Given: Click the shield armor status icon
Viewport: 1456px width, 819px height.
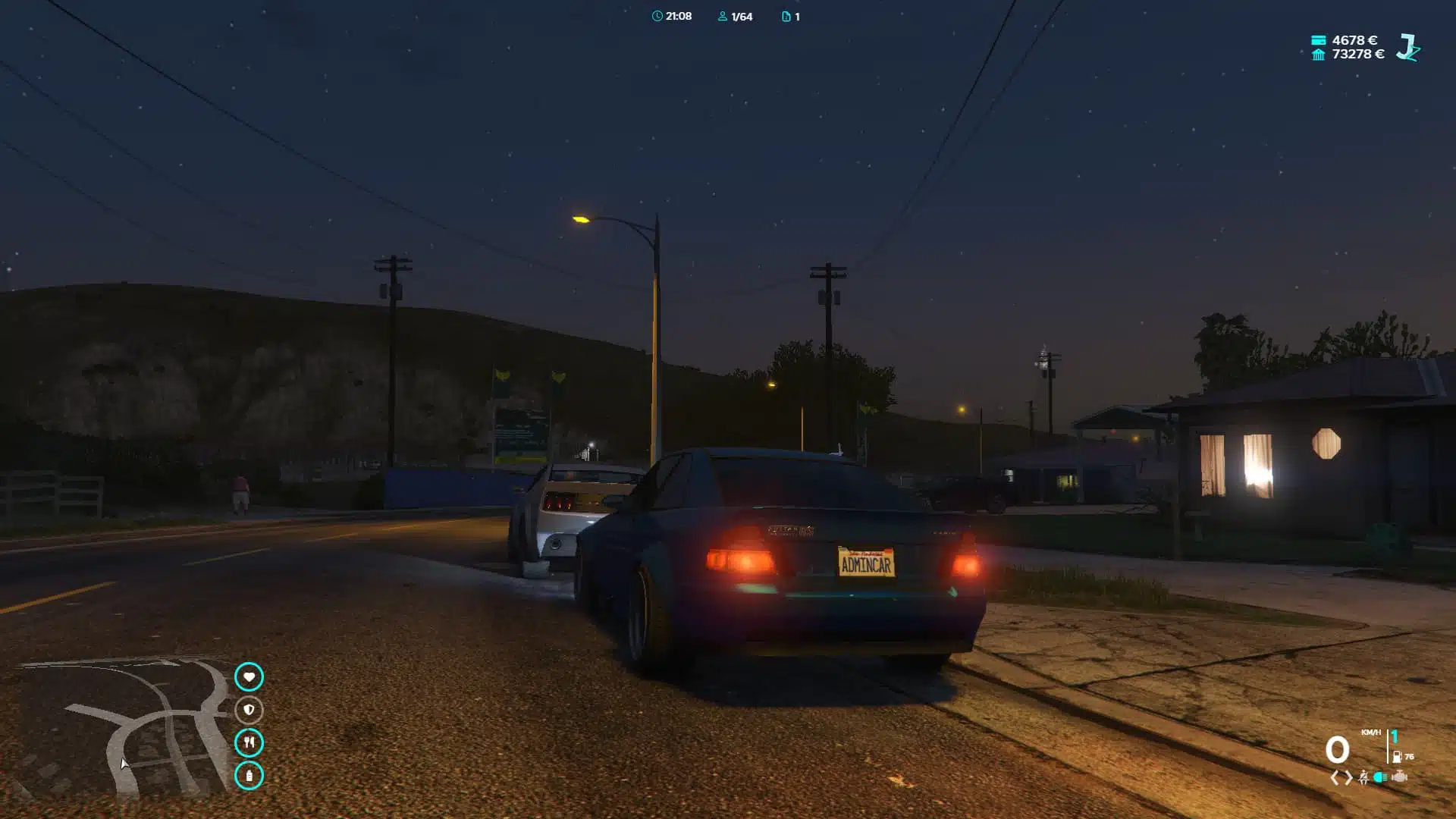Looking at the screenshot, I should (249, 710).
